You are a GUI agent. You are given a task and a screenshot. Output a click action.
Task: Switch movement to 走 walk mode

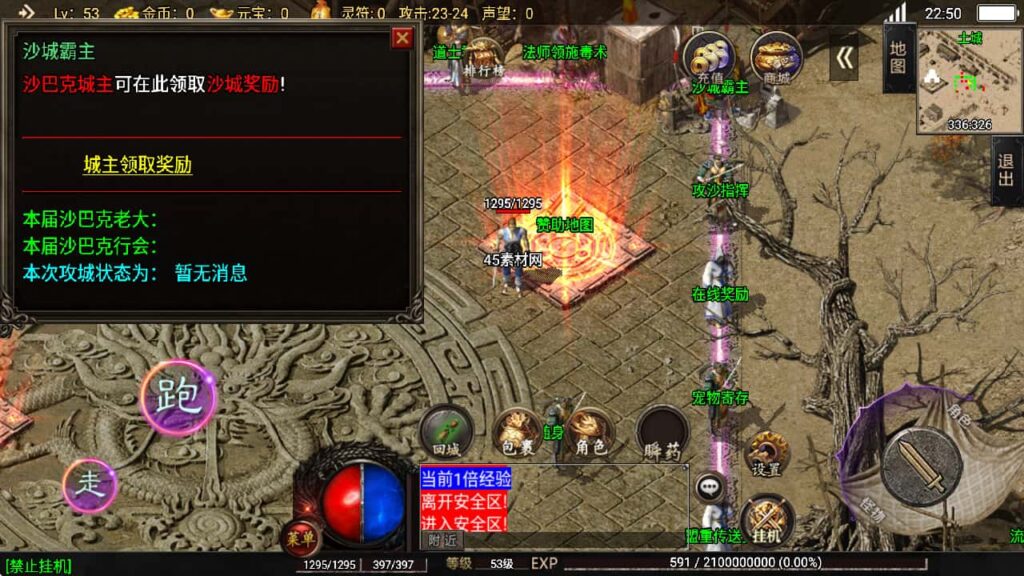pos(90,486)
